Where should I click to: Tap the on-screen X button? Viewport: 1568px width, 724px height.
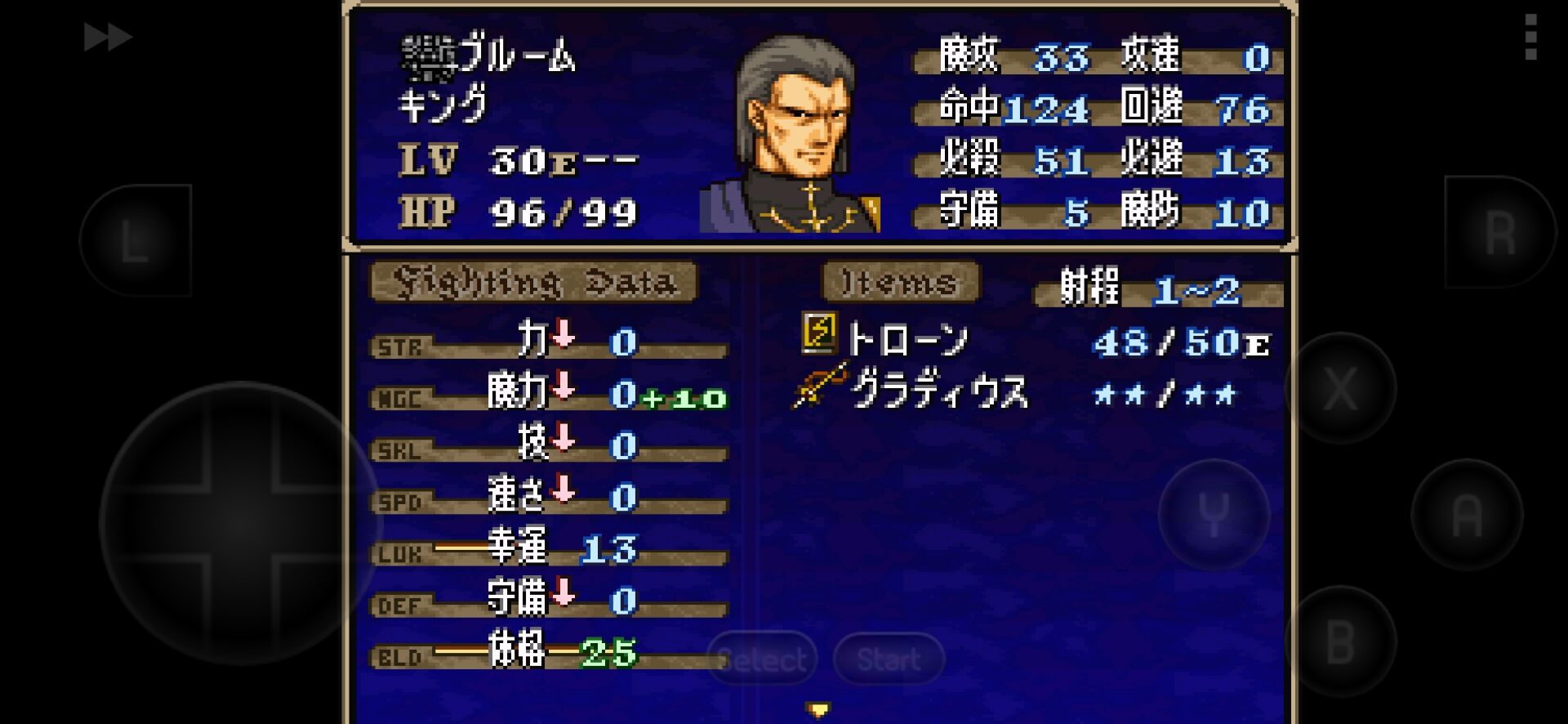tap(1340, 388)
